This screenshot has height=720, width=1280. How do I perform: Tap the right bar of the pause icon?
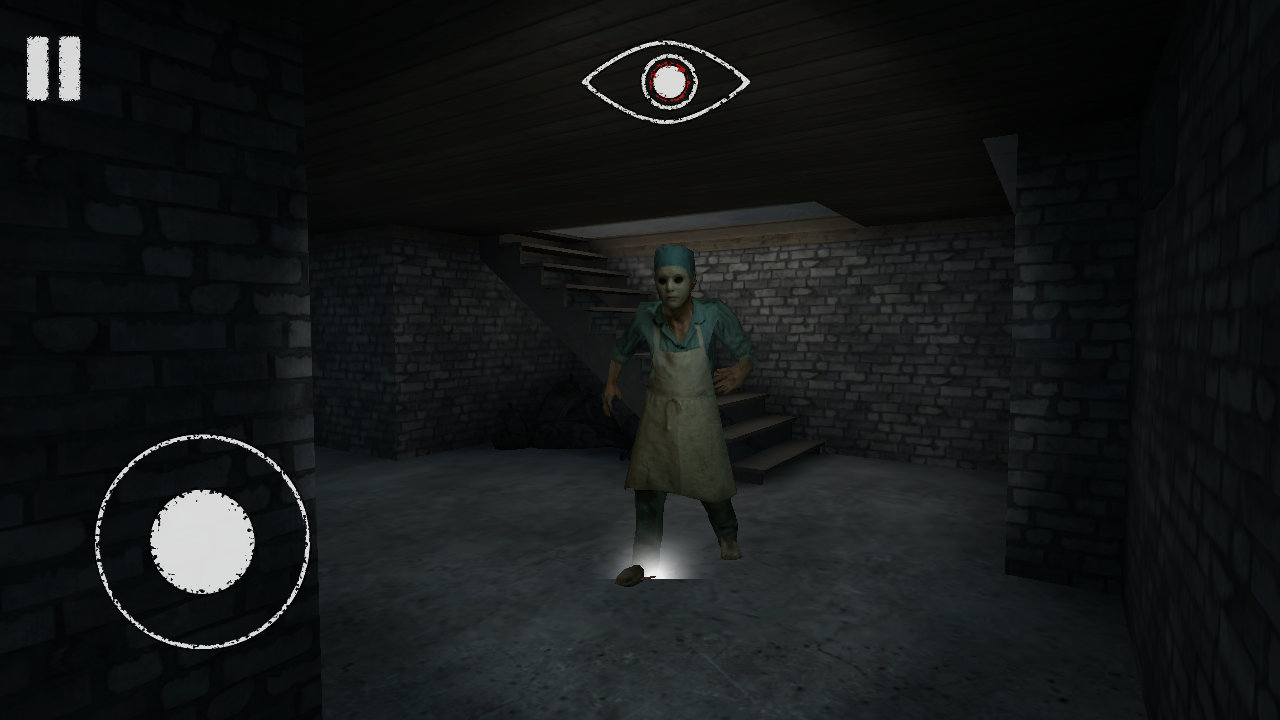(x=68, y=66)
